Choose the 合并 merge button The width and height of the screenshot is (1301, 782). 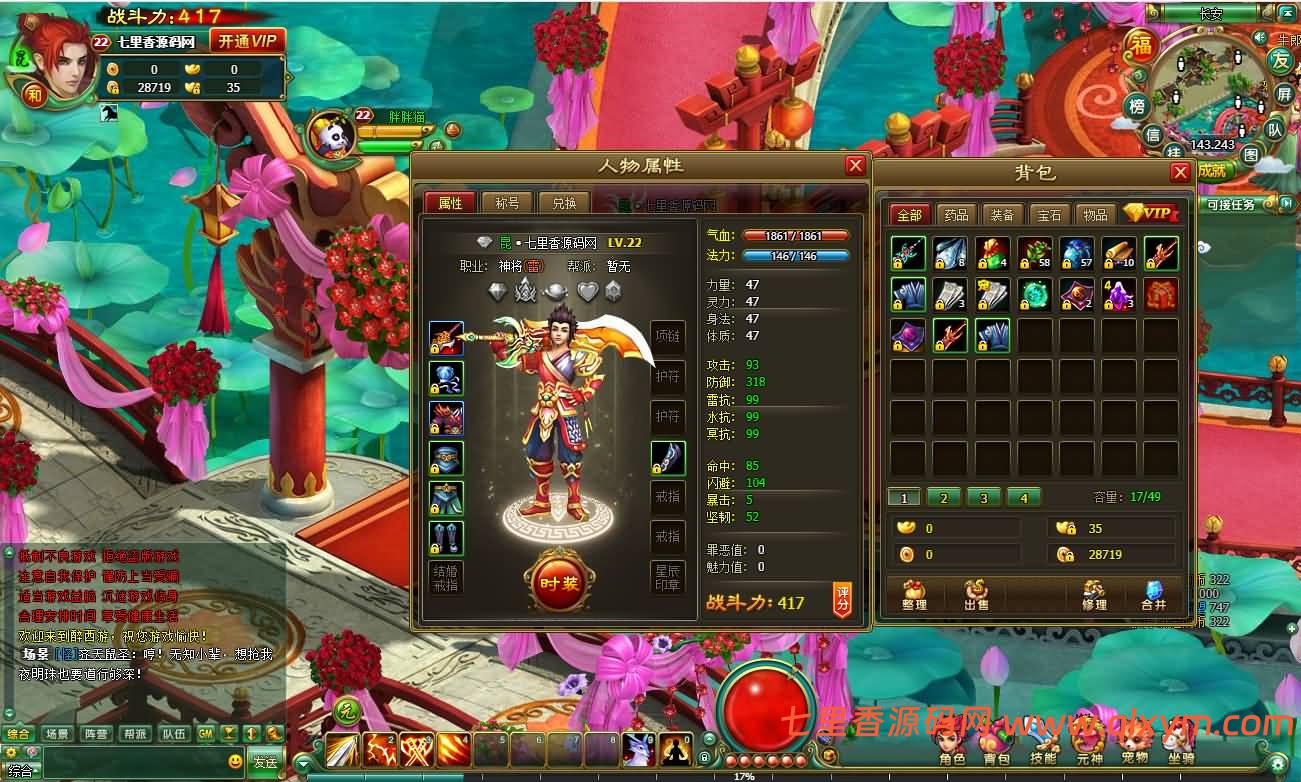[1153, 596]
